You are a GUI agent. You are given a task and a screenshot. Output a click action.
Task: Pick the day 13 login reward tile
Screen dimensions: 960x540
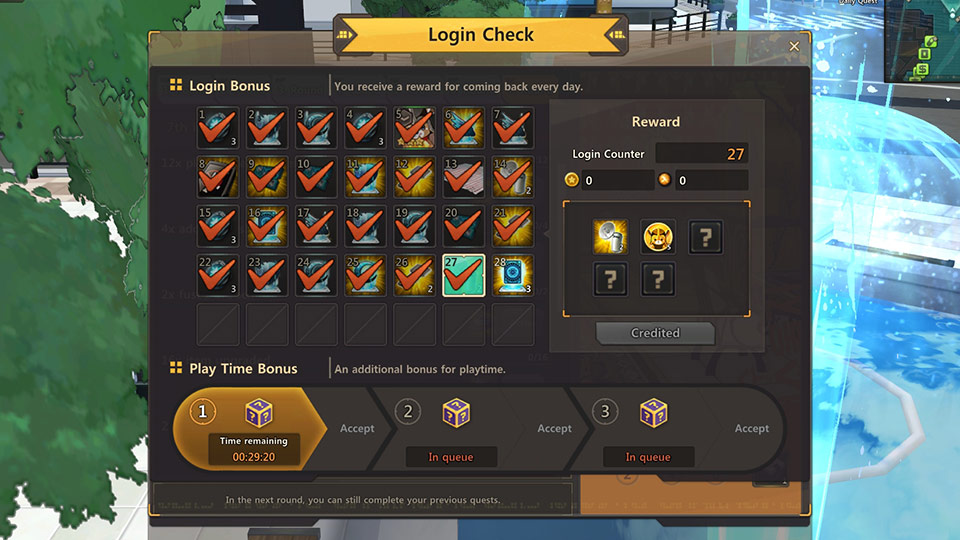464,177
